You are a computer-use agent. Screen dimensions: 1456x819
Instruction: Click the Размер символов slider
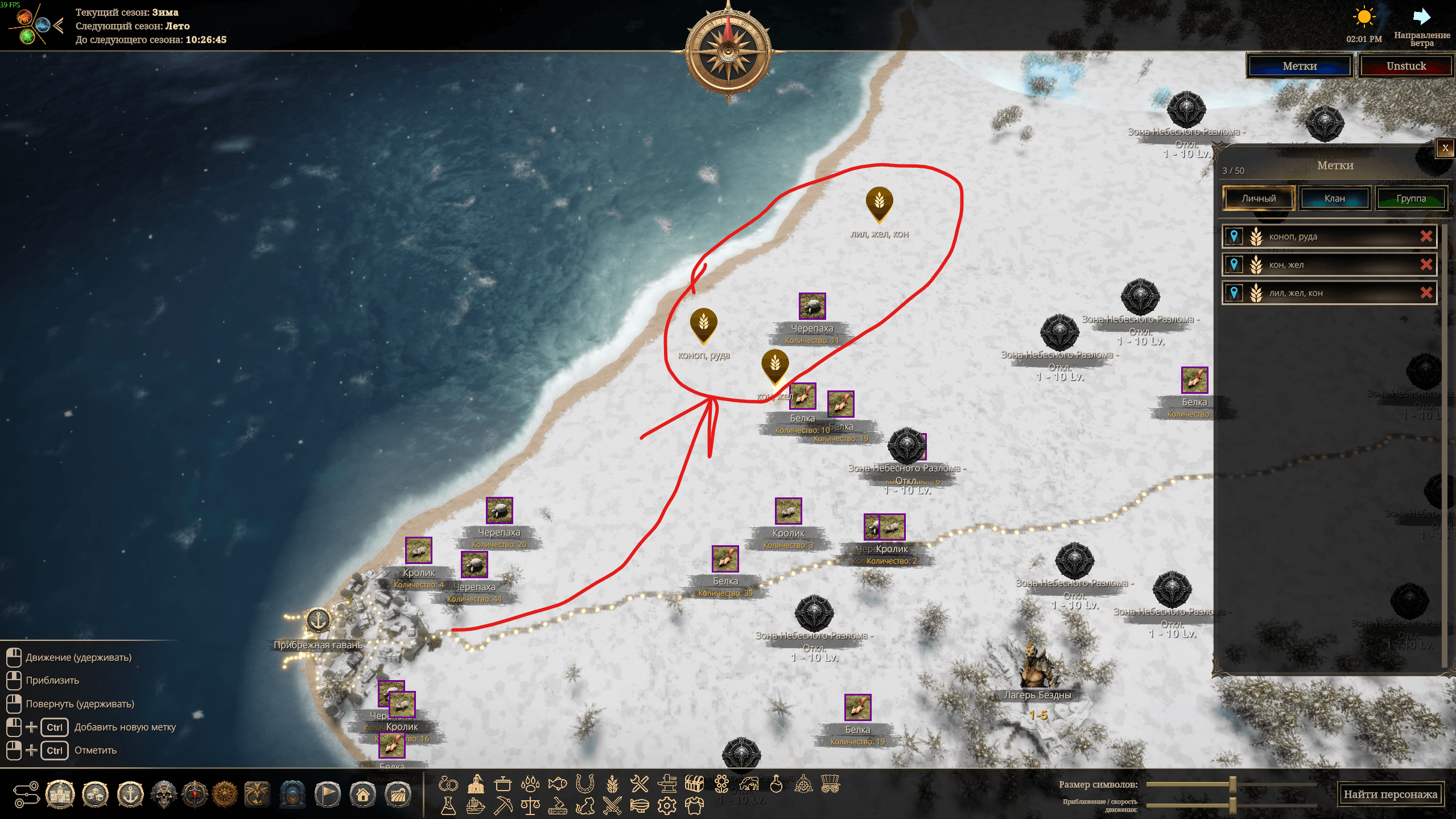(1232, 784)
